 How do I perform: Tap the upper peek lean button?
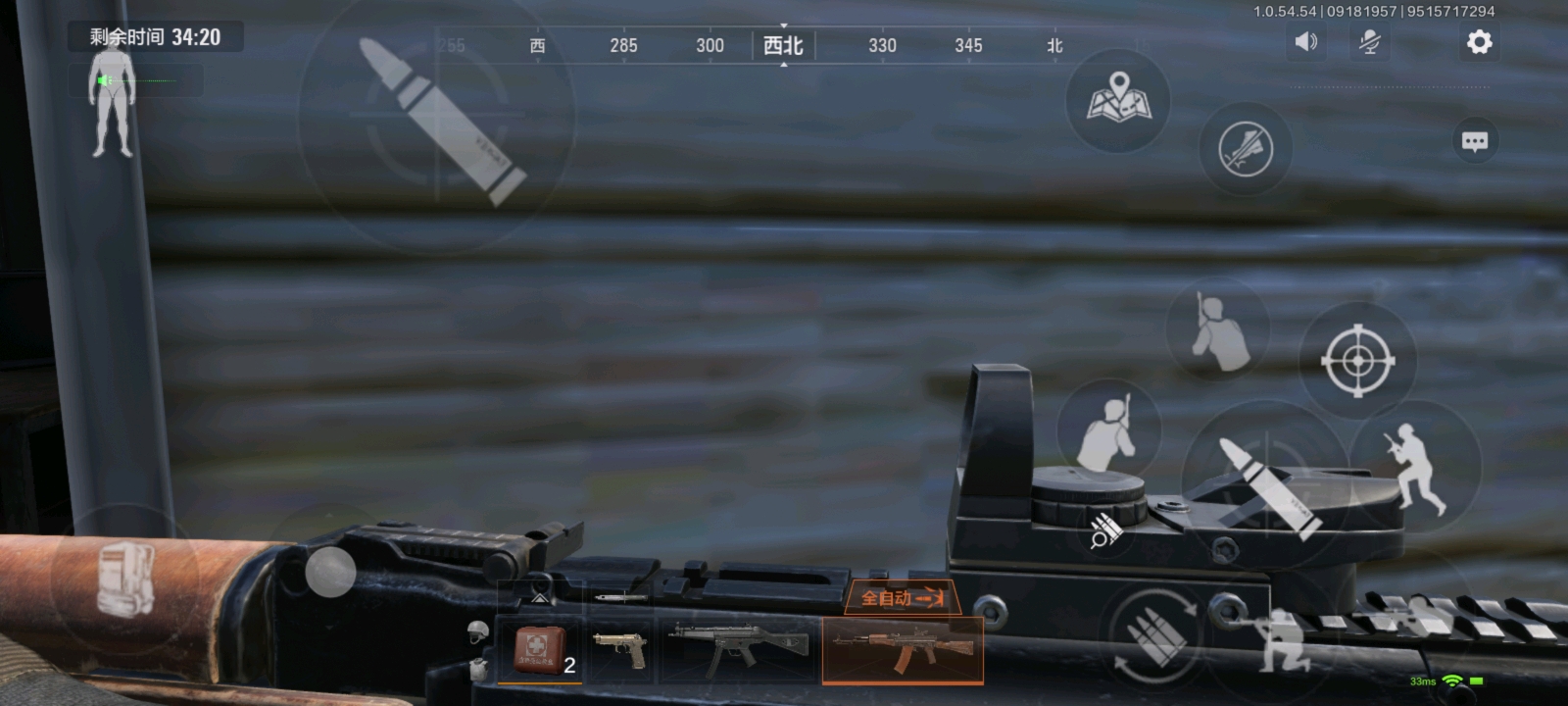pos(1217,328)
